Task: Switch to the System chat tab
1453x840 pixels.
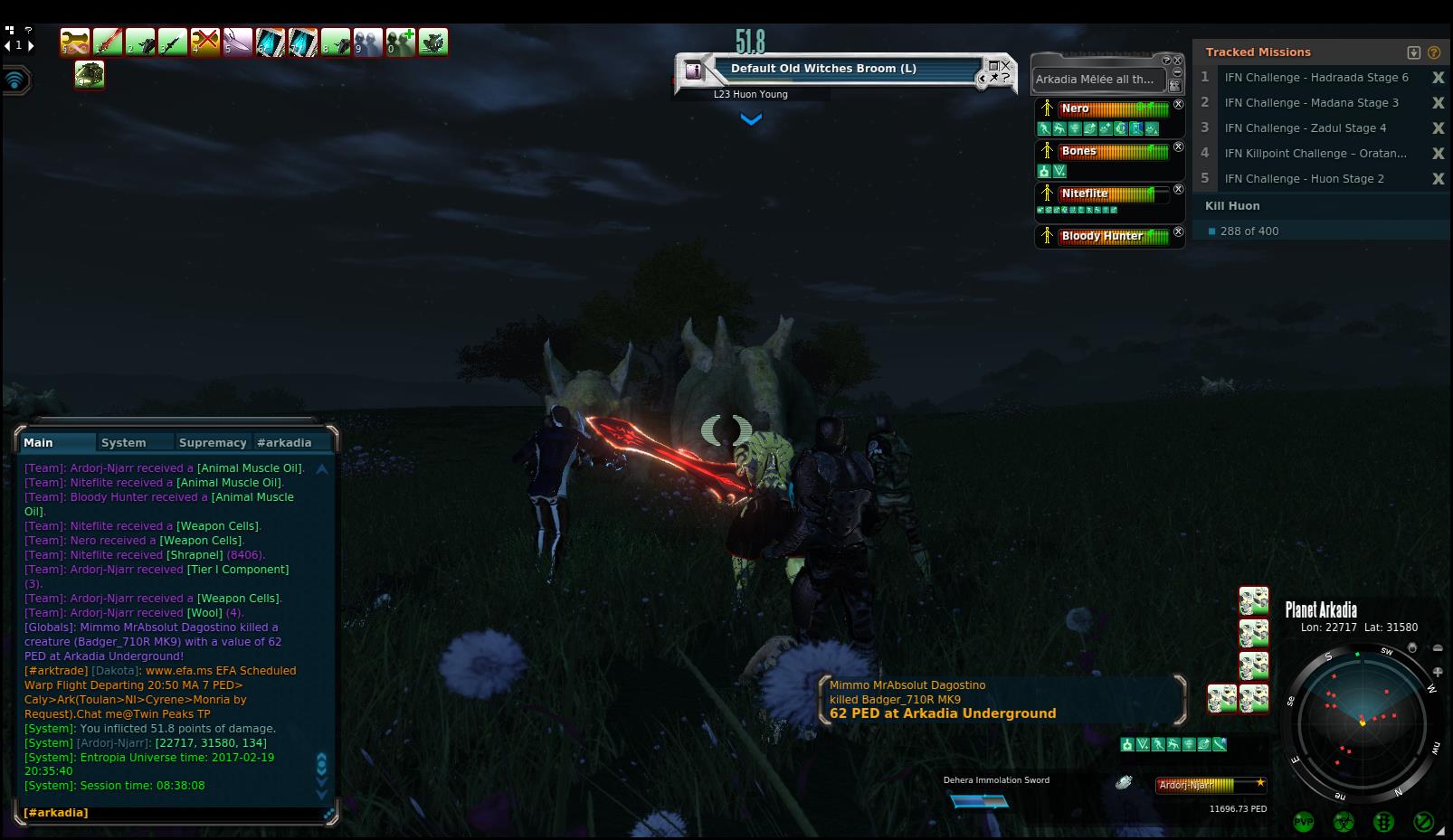Action: pyautogui.click(x=124, y=442)
